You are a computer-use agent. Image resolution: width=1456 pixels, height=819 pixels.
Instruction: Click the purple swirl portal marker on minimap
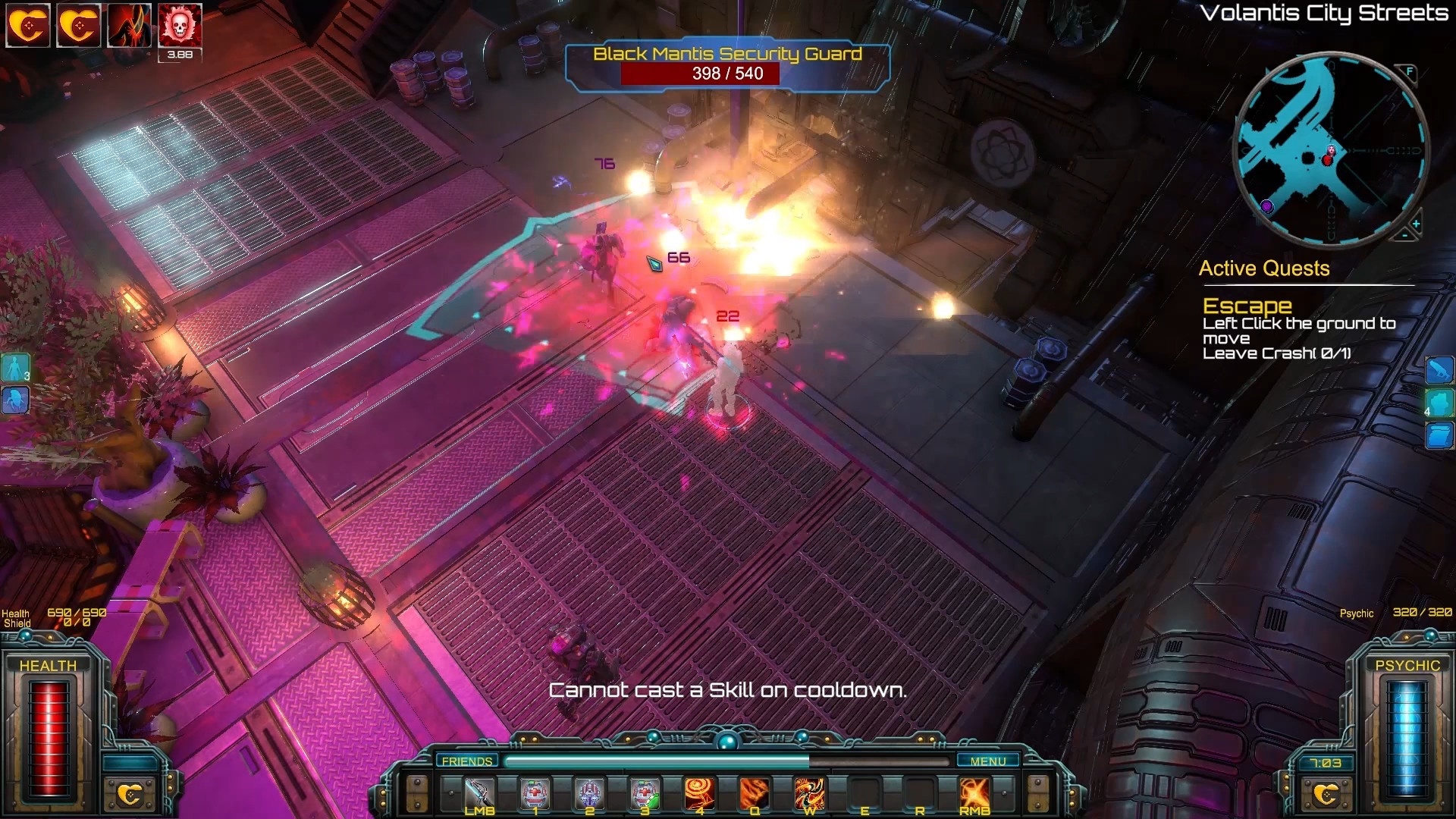point(1266,206)
